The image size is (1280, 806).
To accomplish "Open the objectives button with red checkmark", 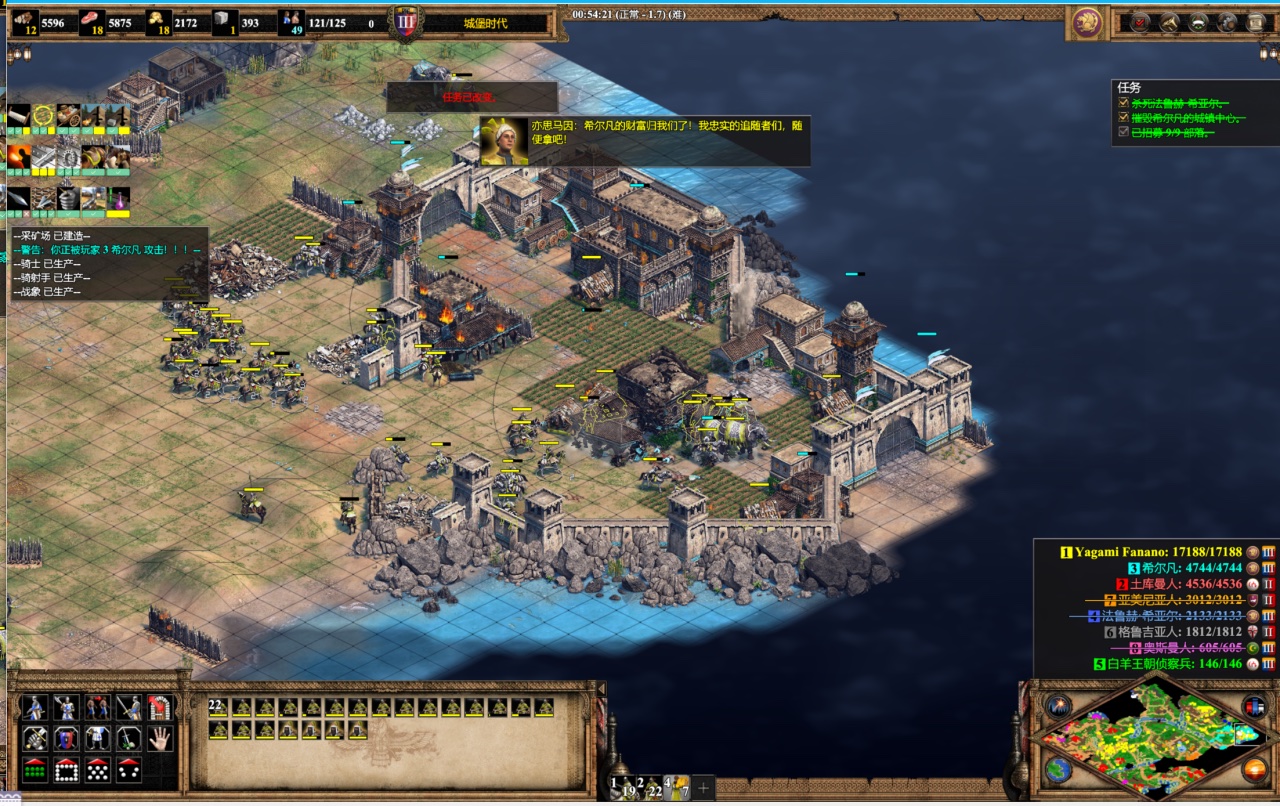I will point(1139,23).
